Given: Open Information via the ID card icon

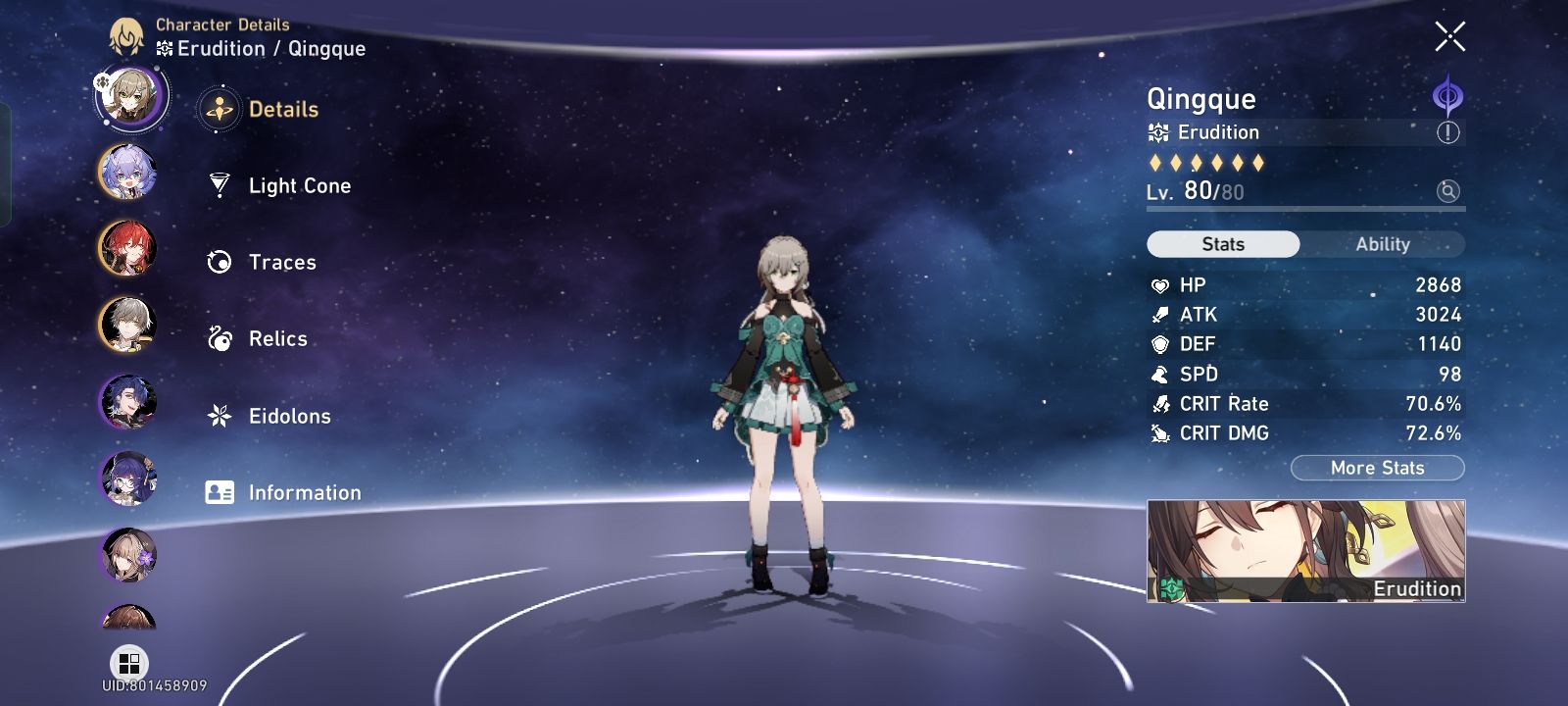Looking at the screenshot, I should tap(220, 492).
